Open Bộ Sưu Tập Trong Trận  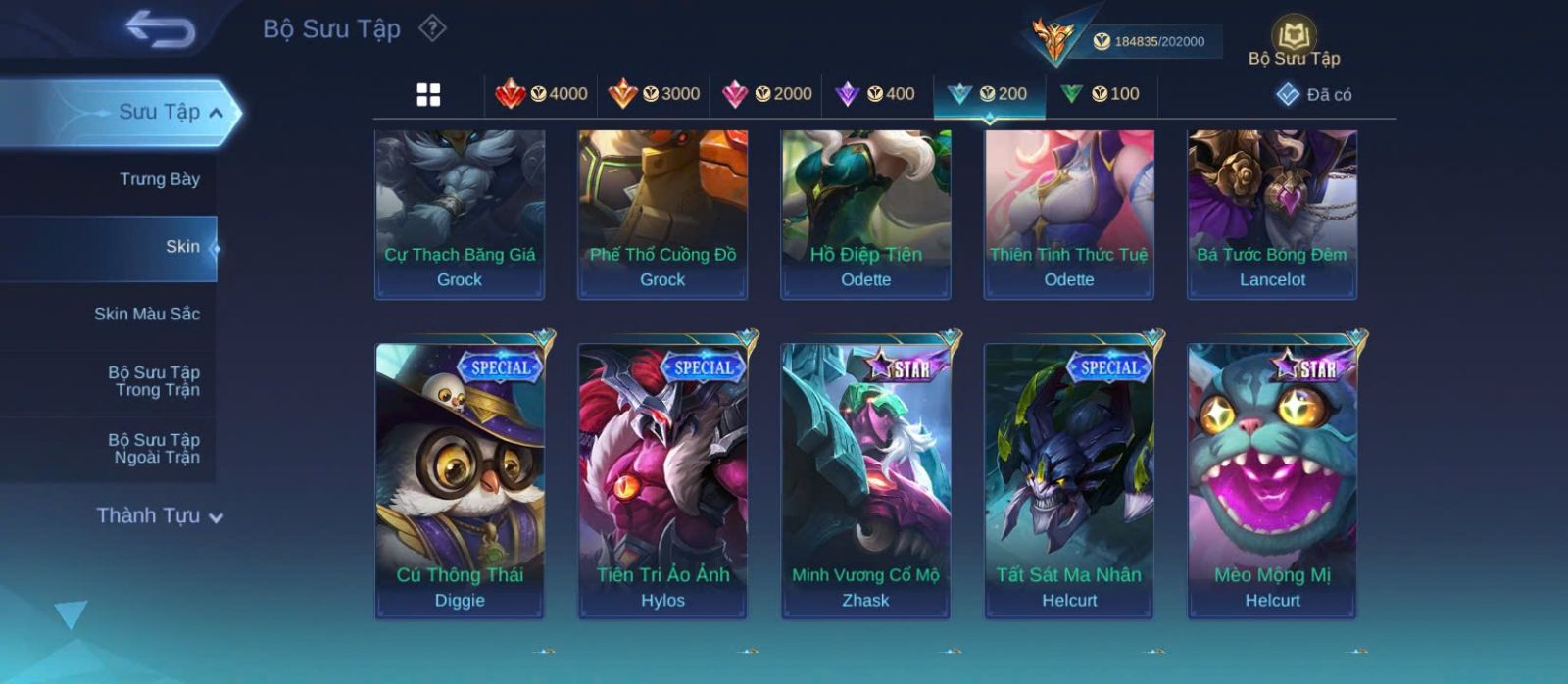tap(153, 381)
